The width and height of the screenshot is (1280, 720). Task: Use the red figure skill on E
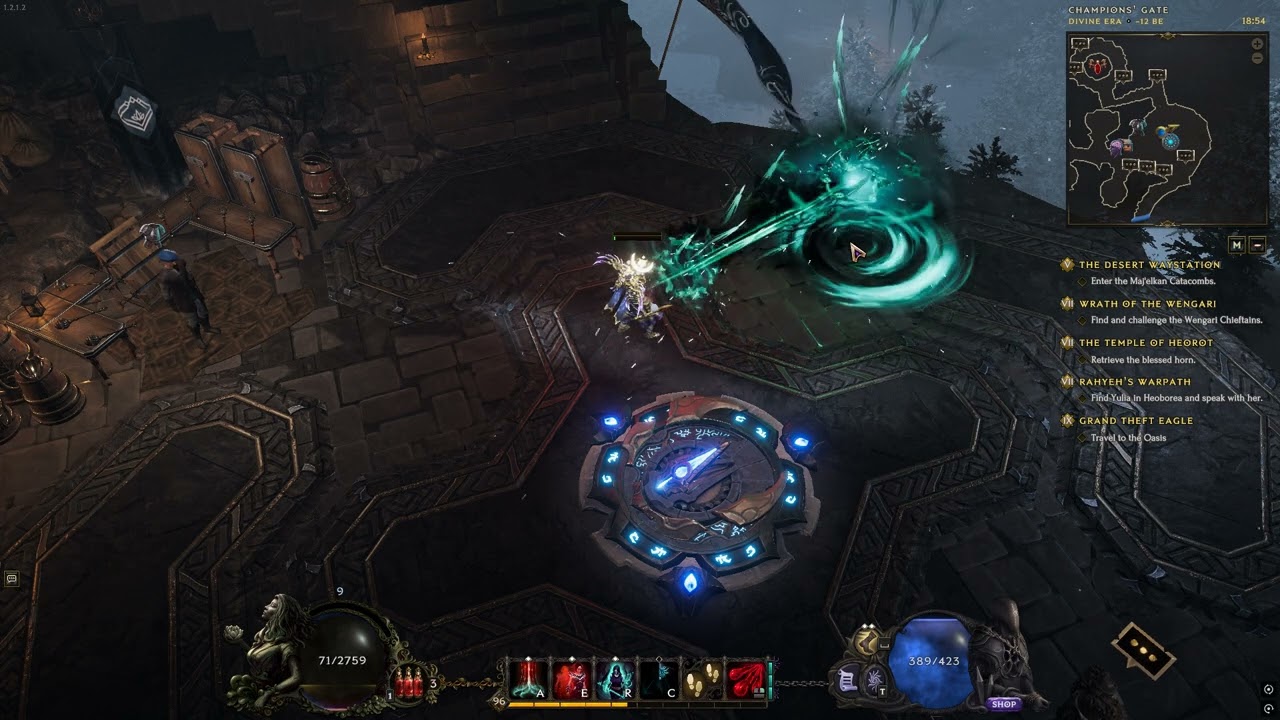coord(571,680)
